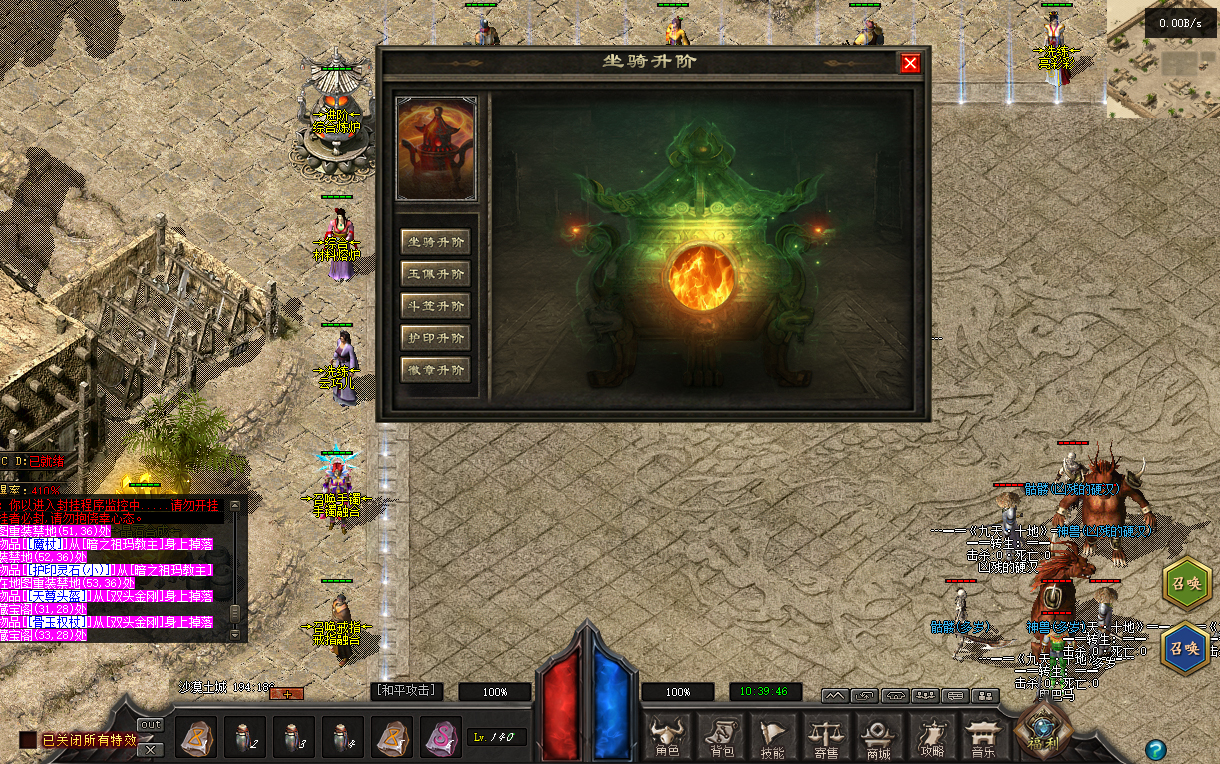Activate the green 召唤 hexagon button
The height and width of the screenshot is (764, 1220).
click(1186, 583)
